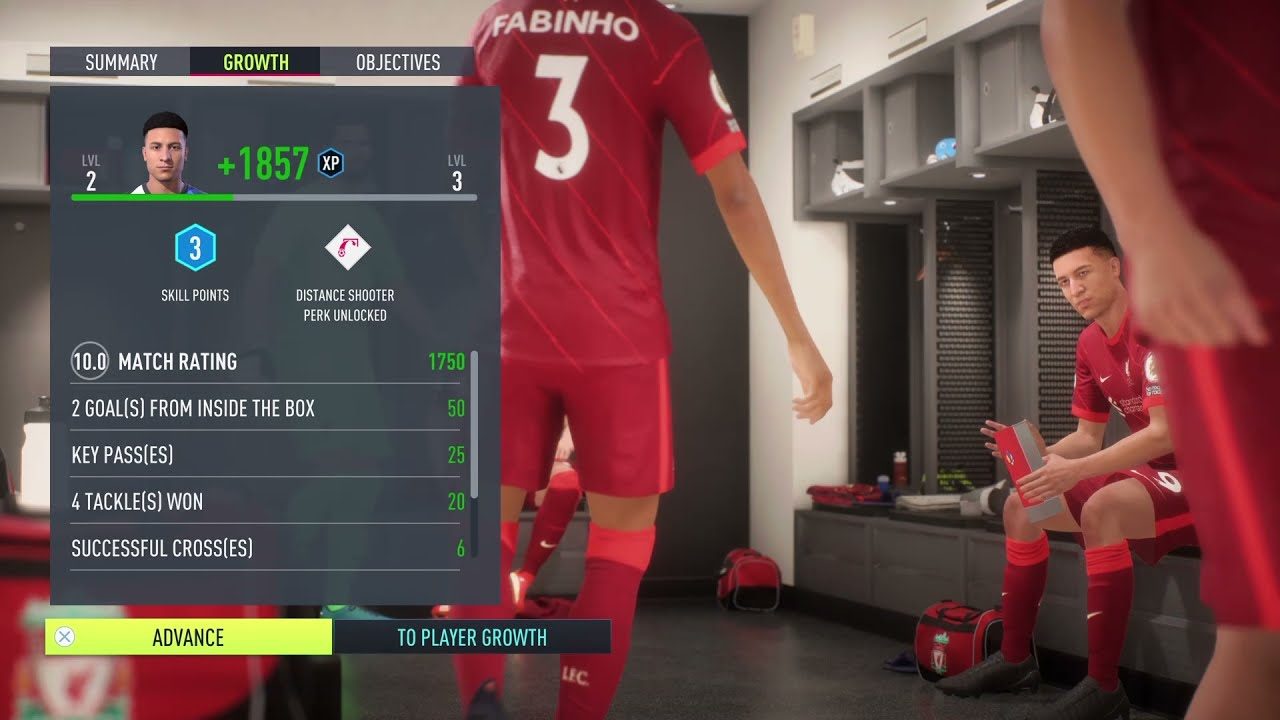Viewport: 1280px width, 720px height.
Task: Select the 4 Tackle(s) Won row
Action: click(250, 501)
